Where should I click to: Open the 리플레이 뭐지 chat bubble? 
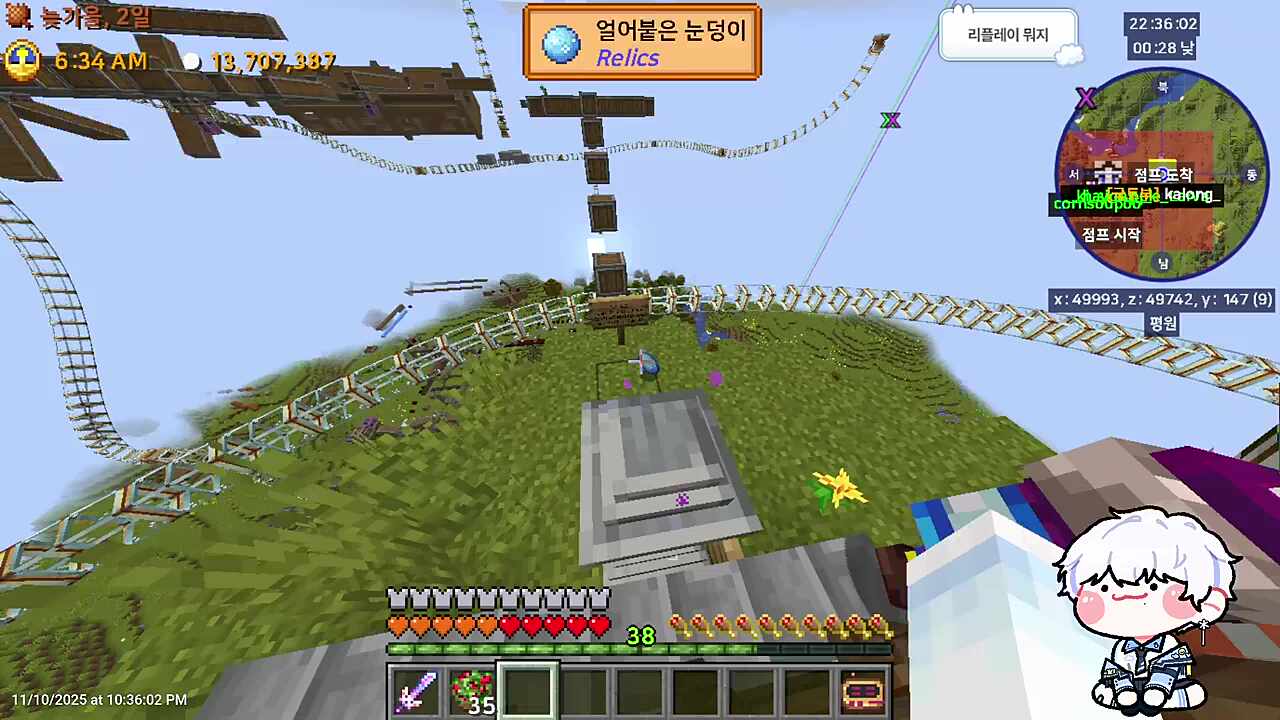[x=1008, y=32]
